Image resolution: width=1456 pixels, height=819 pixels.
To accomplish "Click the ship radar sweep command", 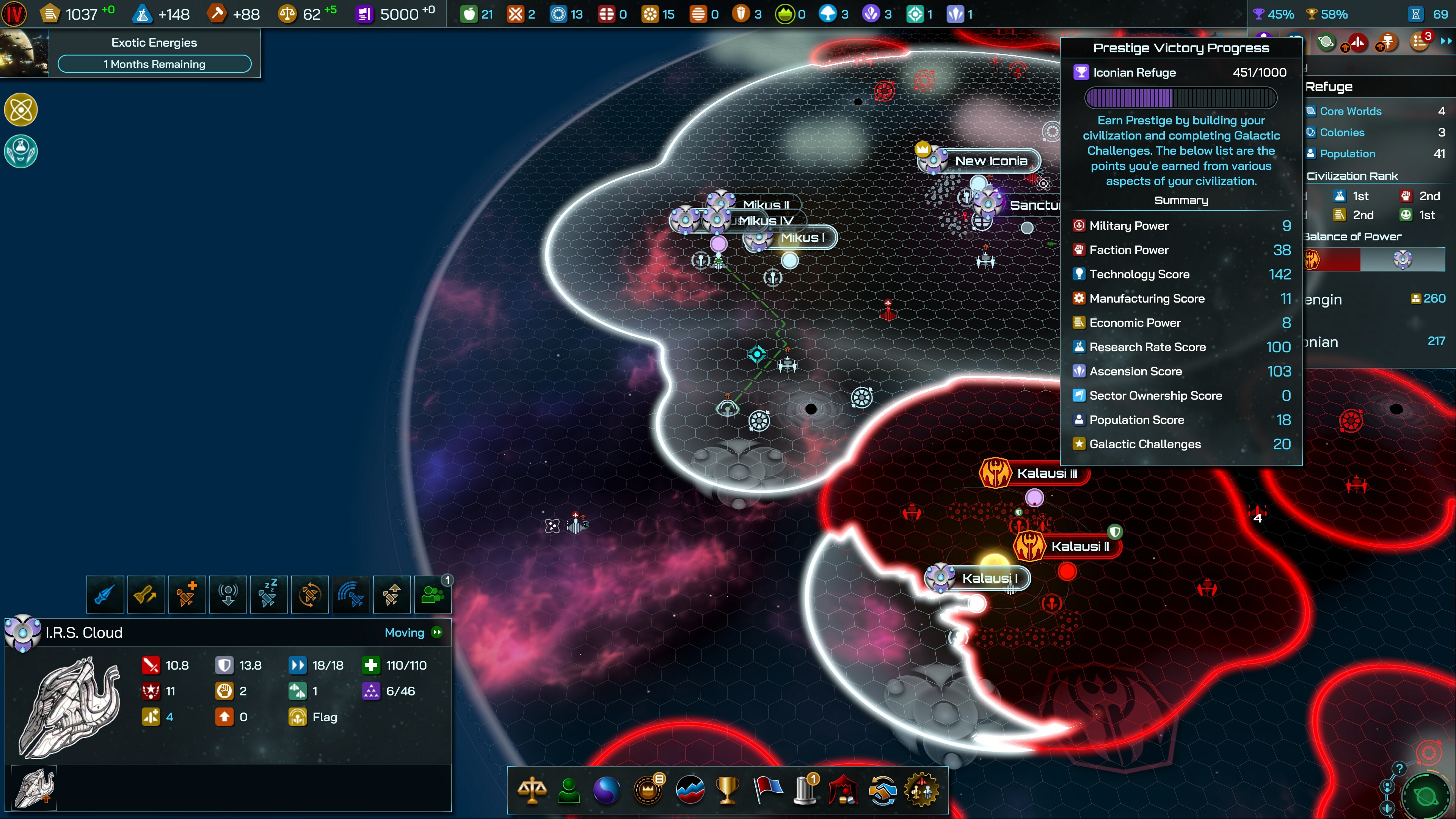I will pos(350,594).
